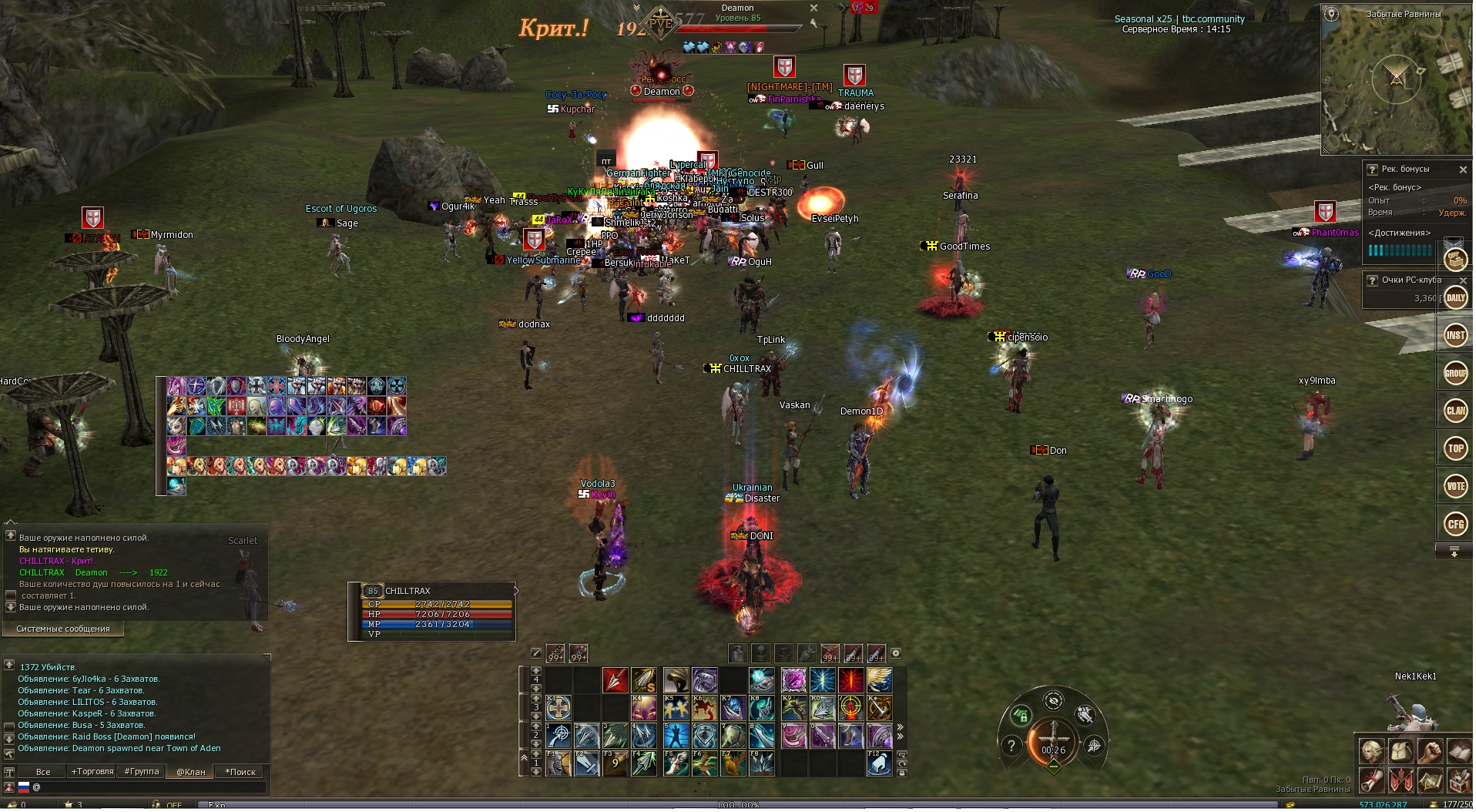Open the Системные сообщения tab

(x=63, y=629)
